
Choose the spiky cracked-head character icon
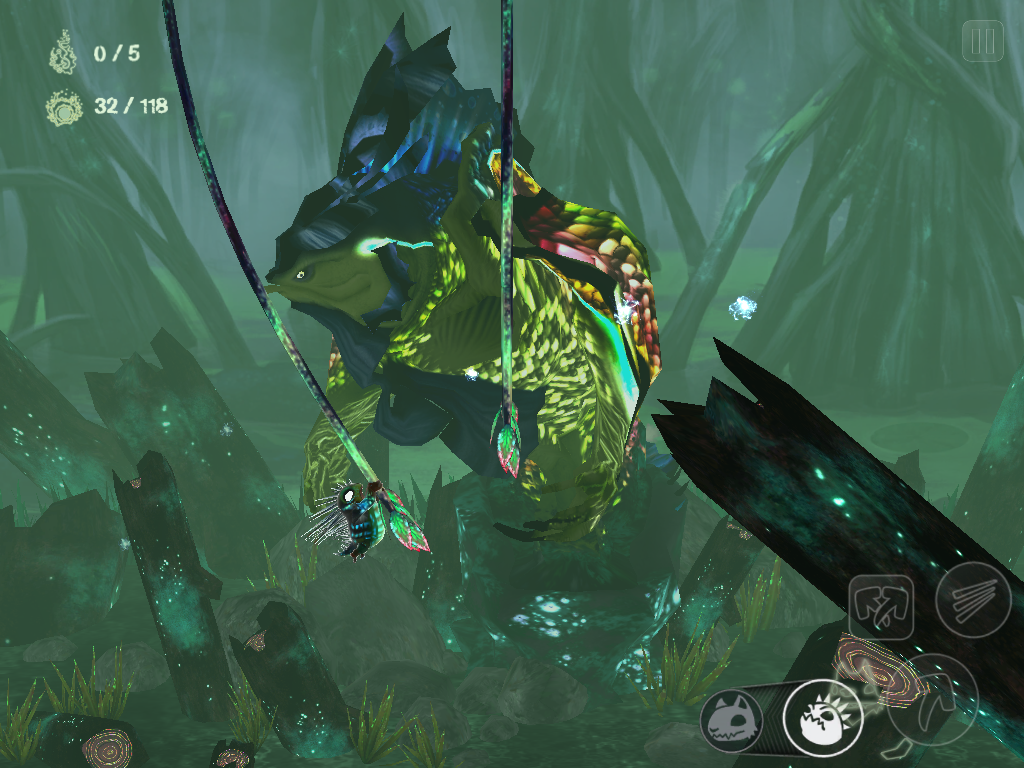[822, 718]
